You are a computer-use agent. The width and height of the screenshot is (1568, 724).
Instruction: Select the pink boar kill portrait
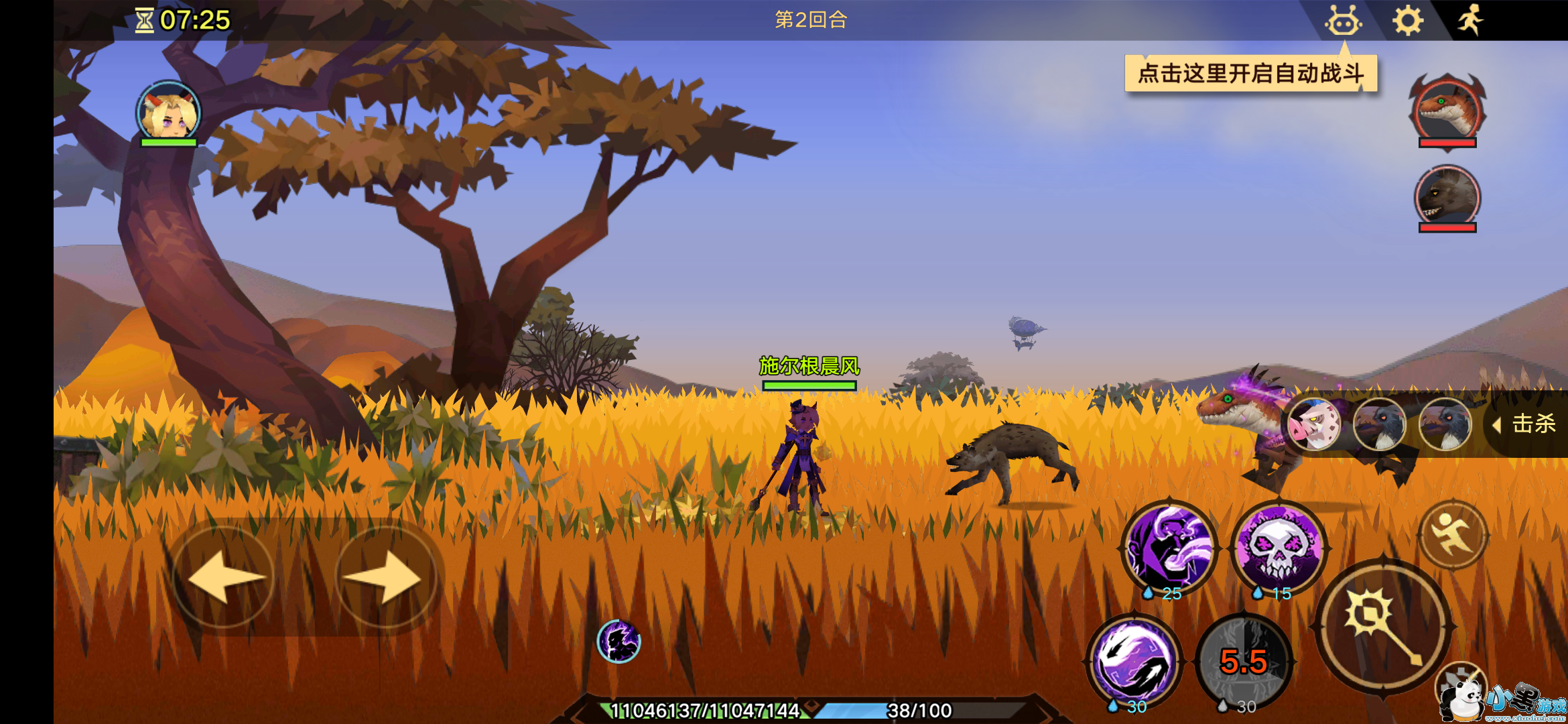pyautogui.click(x=1314, y=424)
